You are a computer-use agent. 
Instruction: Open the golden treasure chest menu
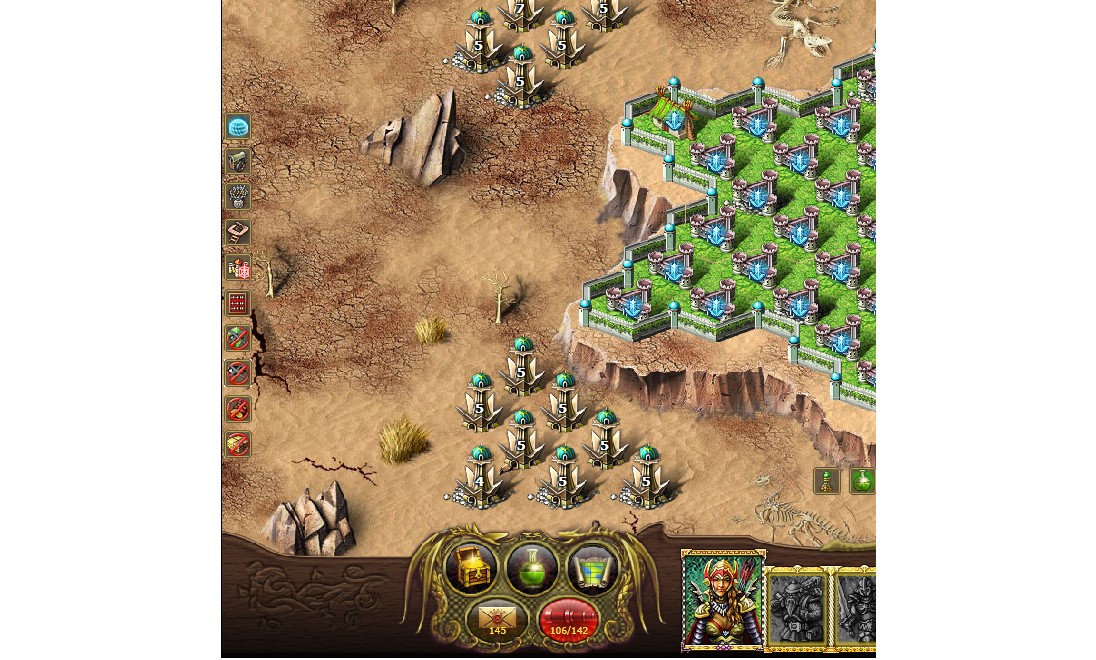tap(471, 568)
